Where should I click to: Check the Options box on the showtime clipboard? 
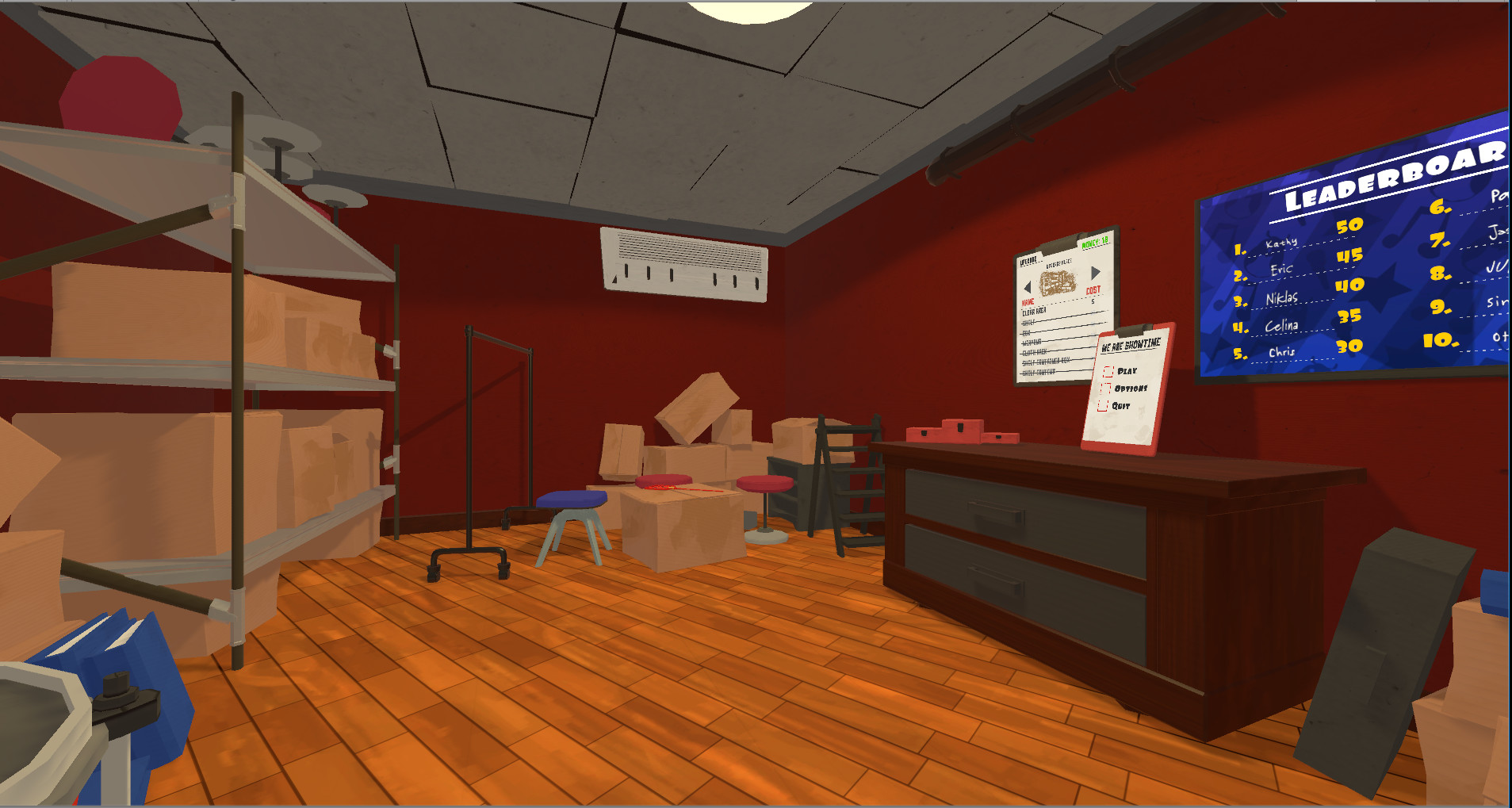[x=1107, y=389]
